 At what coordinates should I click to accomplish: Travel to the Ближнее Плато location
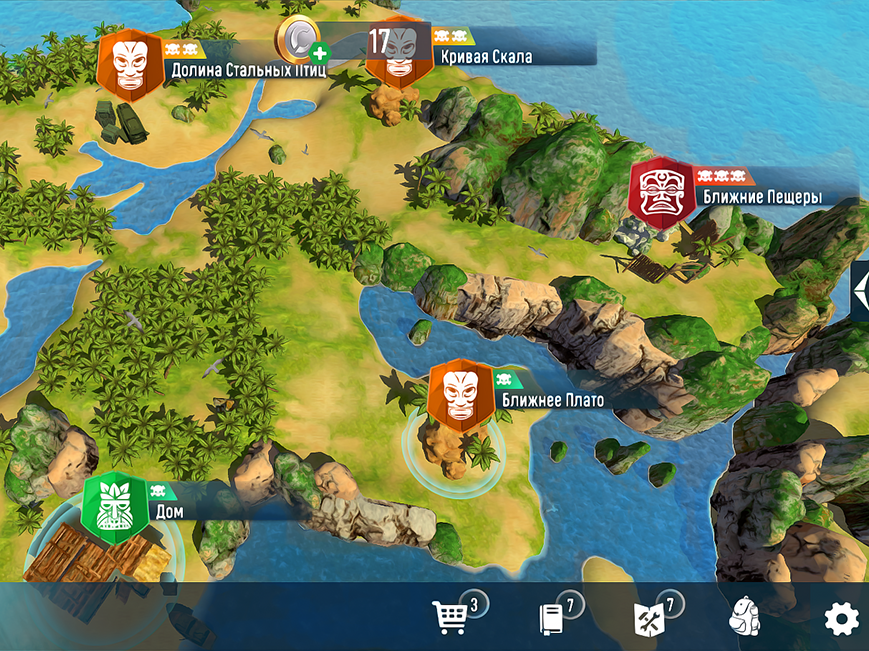tap(461, 394)
